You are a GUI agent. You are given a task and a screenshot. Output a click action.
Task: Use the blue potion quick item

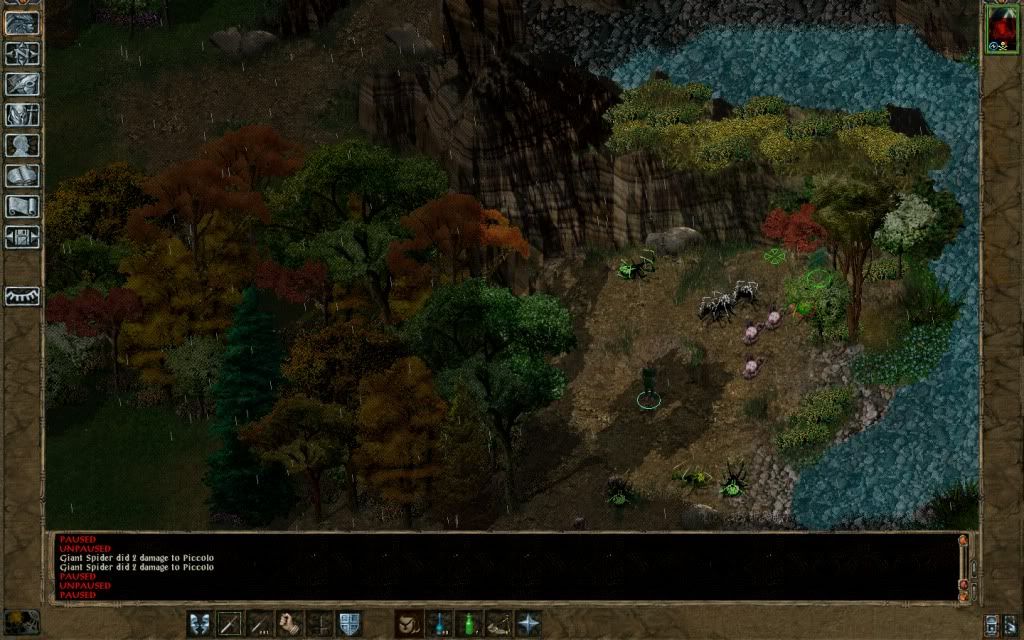438,623
